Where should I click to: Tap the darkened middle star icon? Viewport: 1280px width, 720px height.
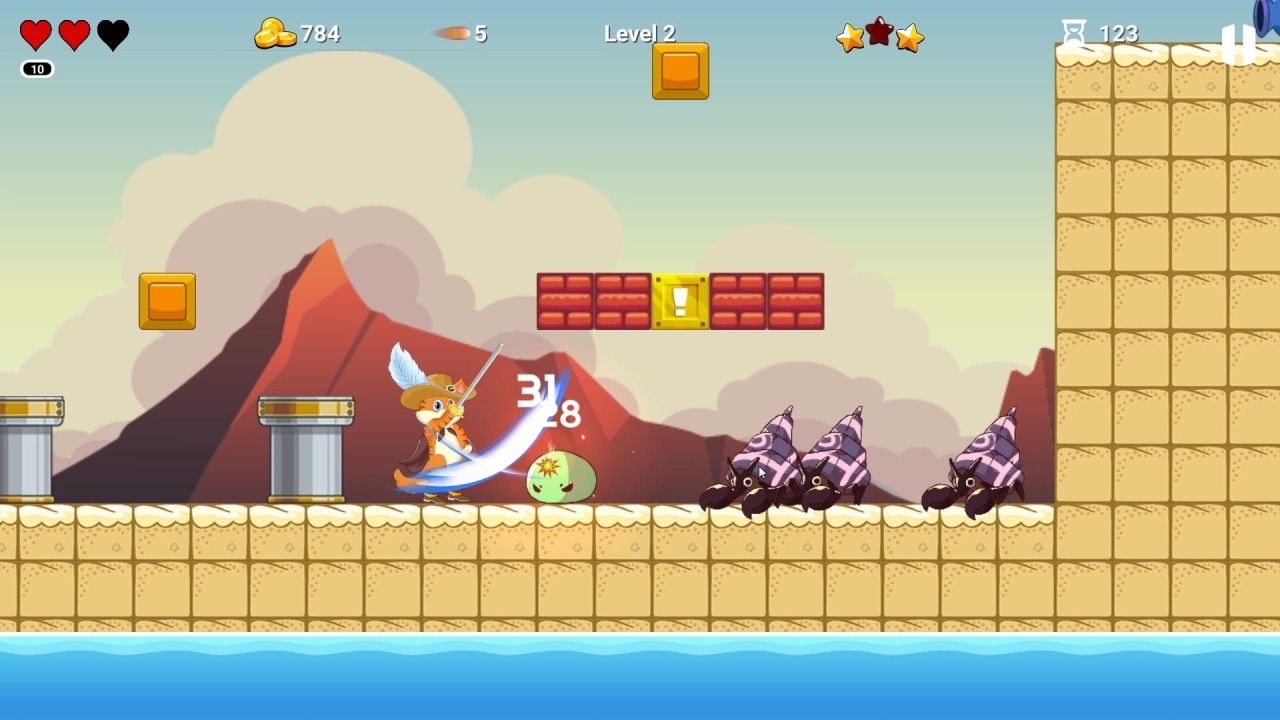pos(880,33)
